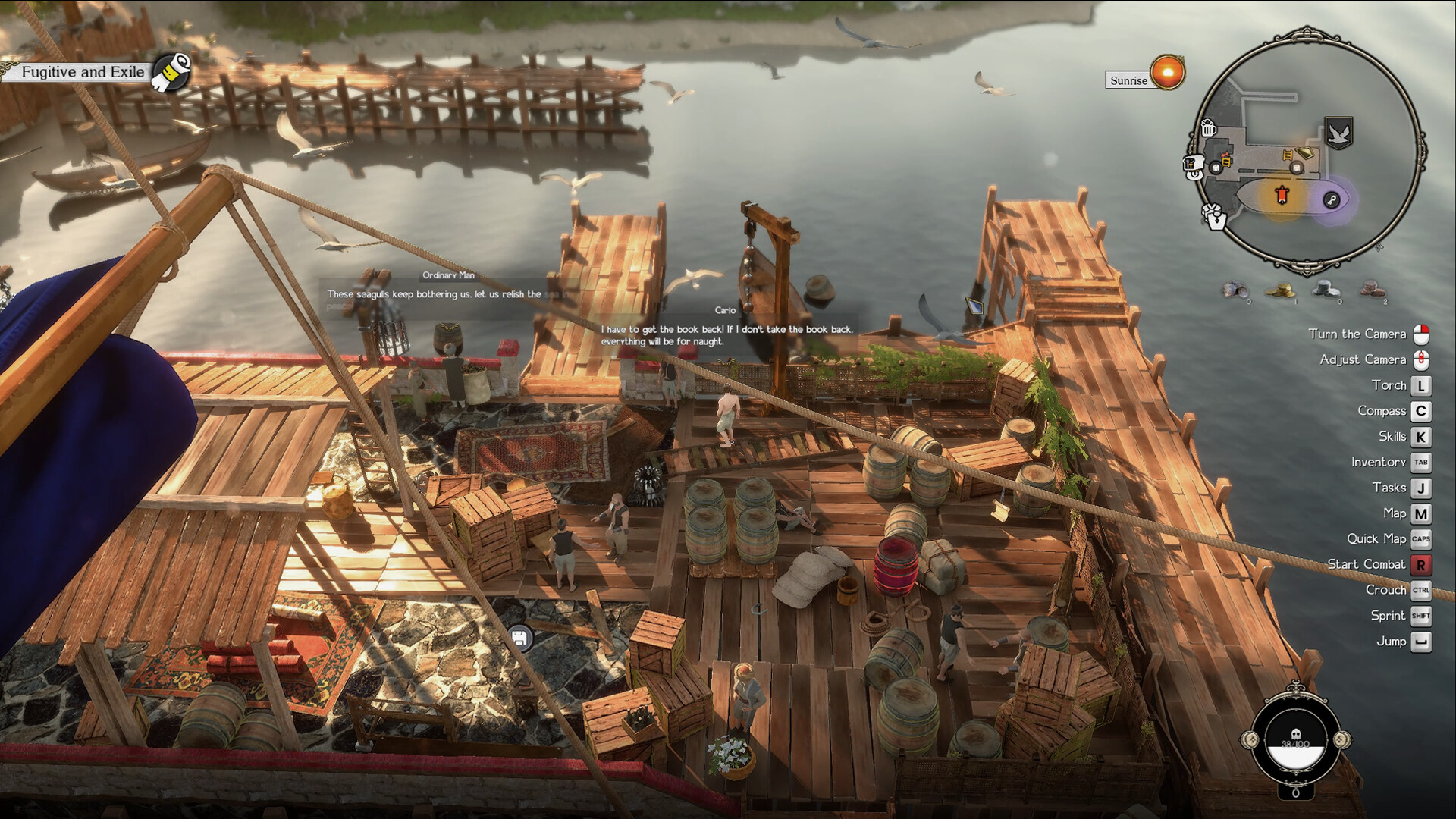Enable Crouch via the CTRL keybind entry
This screenshot has width=1456, height=819.
pos(1421,590)
